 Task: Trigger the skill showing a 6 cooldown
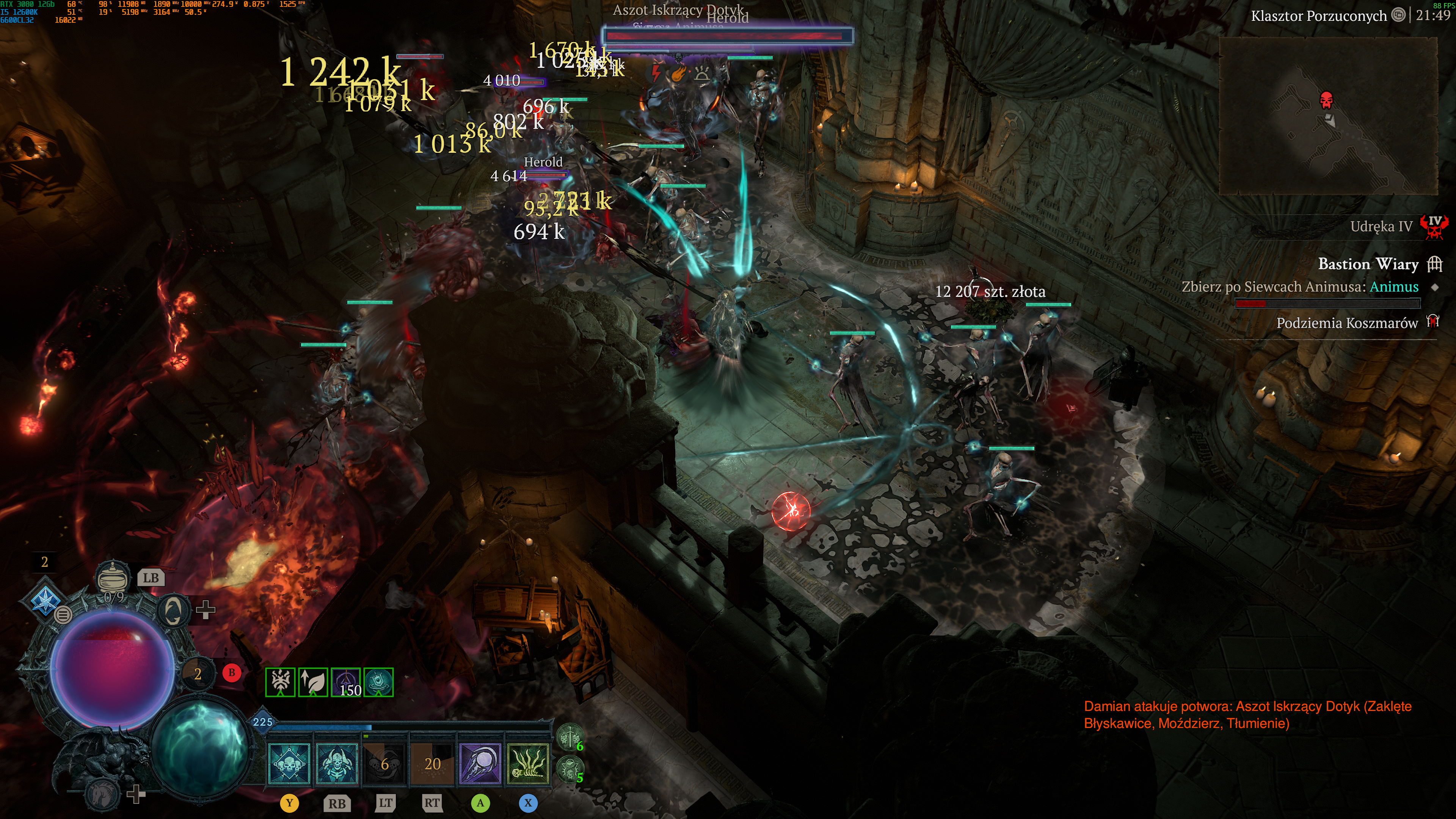coord(385,764)
